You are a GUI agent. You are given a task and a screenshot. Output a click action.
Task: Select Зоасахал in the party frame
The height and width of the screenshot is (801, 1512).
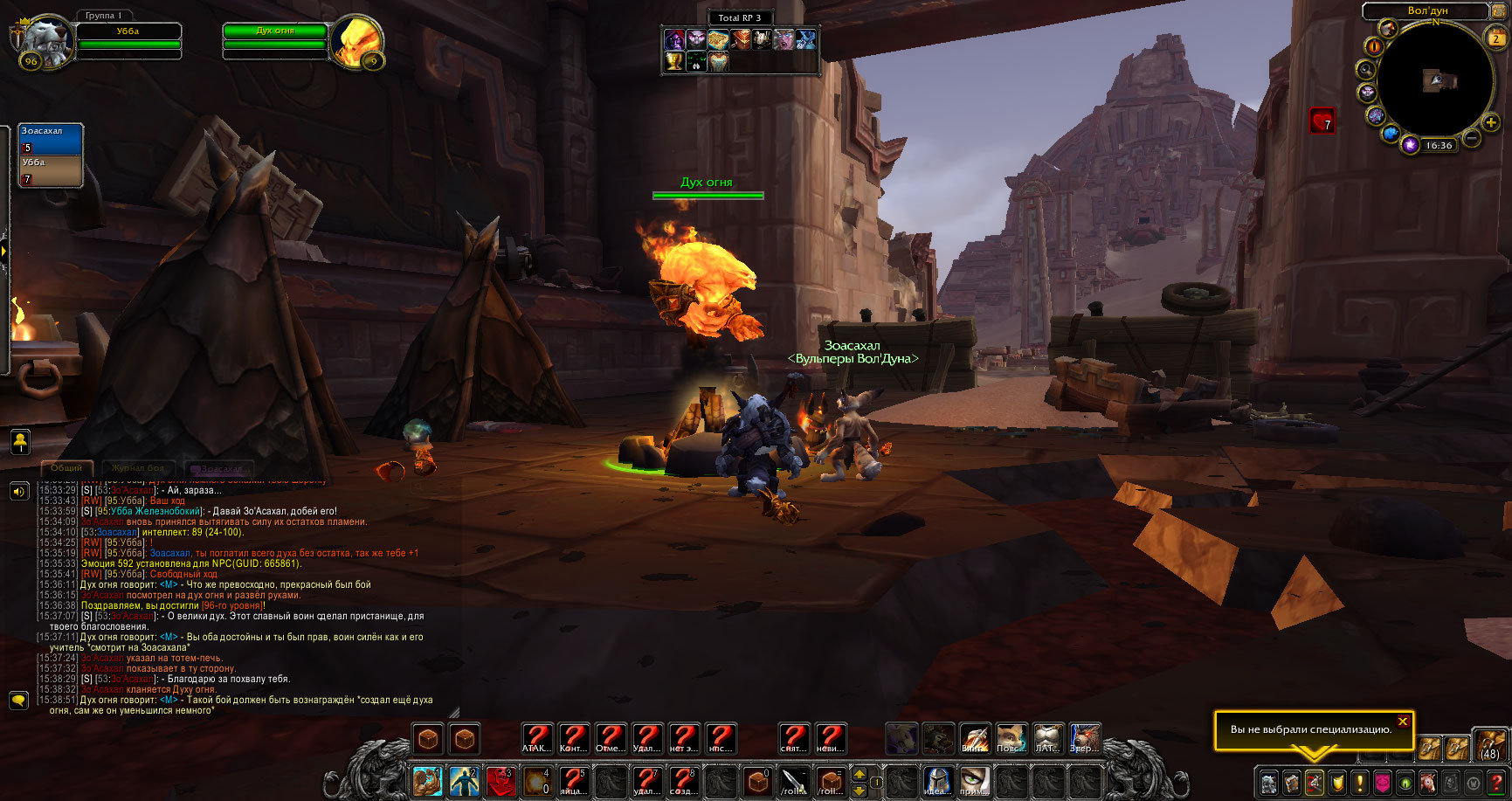[51, 140]
